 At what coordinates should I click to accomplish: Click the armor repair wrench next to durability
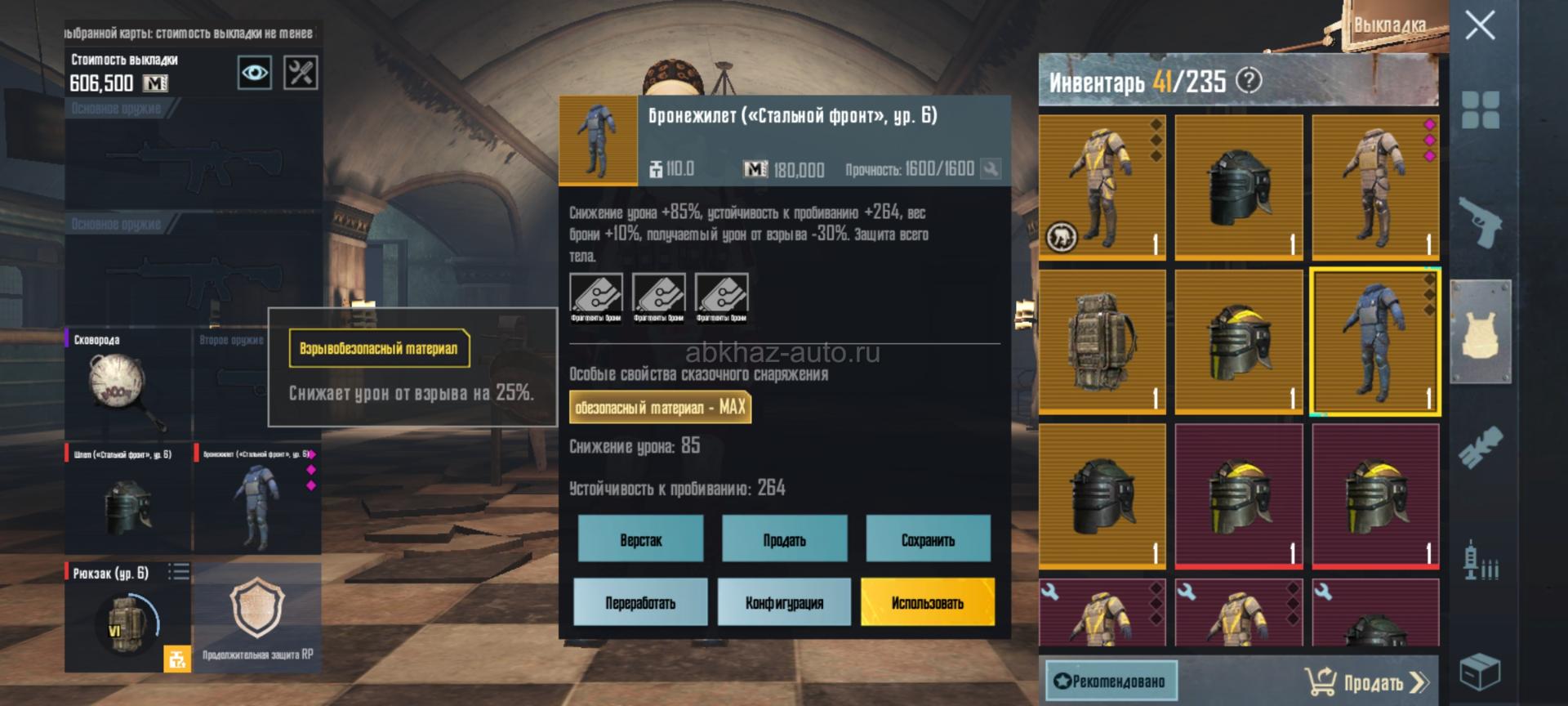pos(991,169)
